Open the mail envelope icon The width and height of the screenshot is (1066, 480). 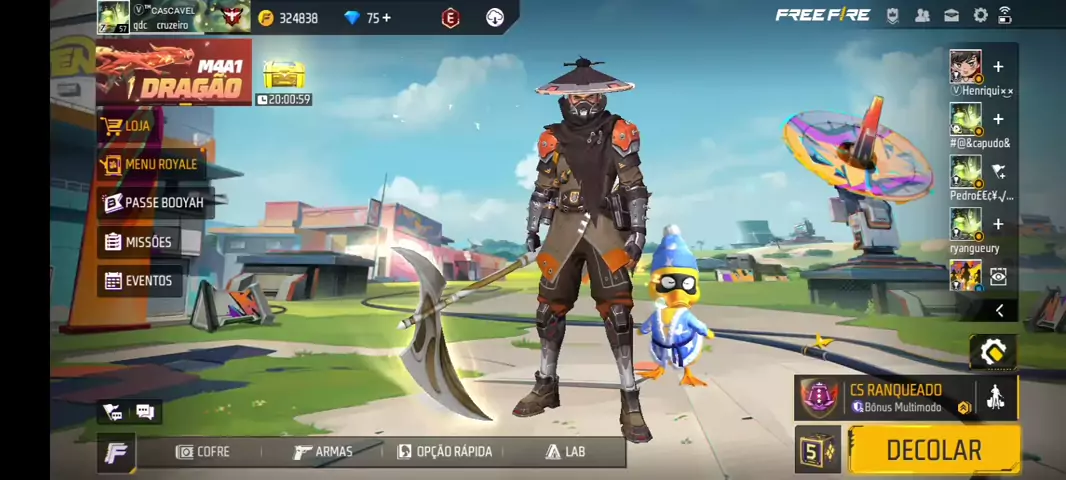coord(951,15)
